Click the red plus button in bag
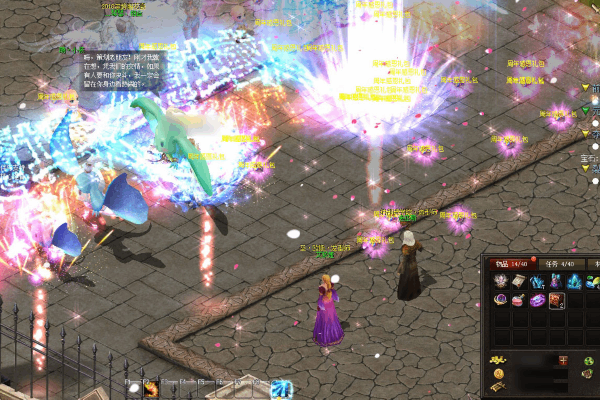Image resolution: width=600 pixels, height=400 pixels. point(564,360)
